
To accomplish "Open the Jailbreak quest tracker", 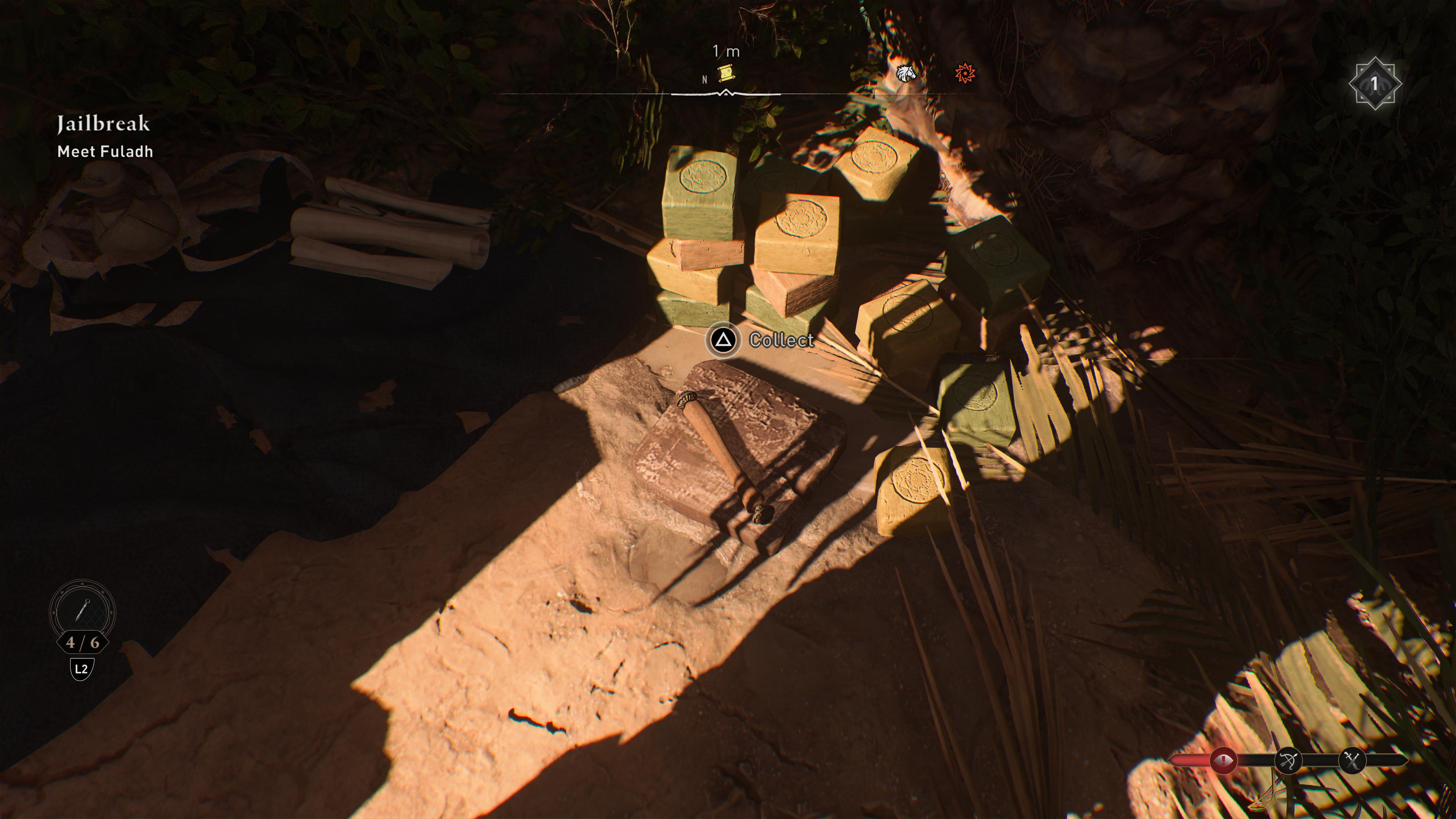I will point(104,124).
